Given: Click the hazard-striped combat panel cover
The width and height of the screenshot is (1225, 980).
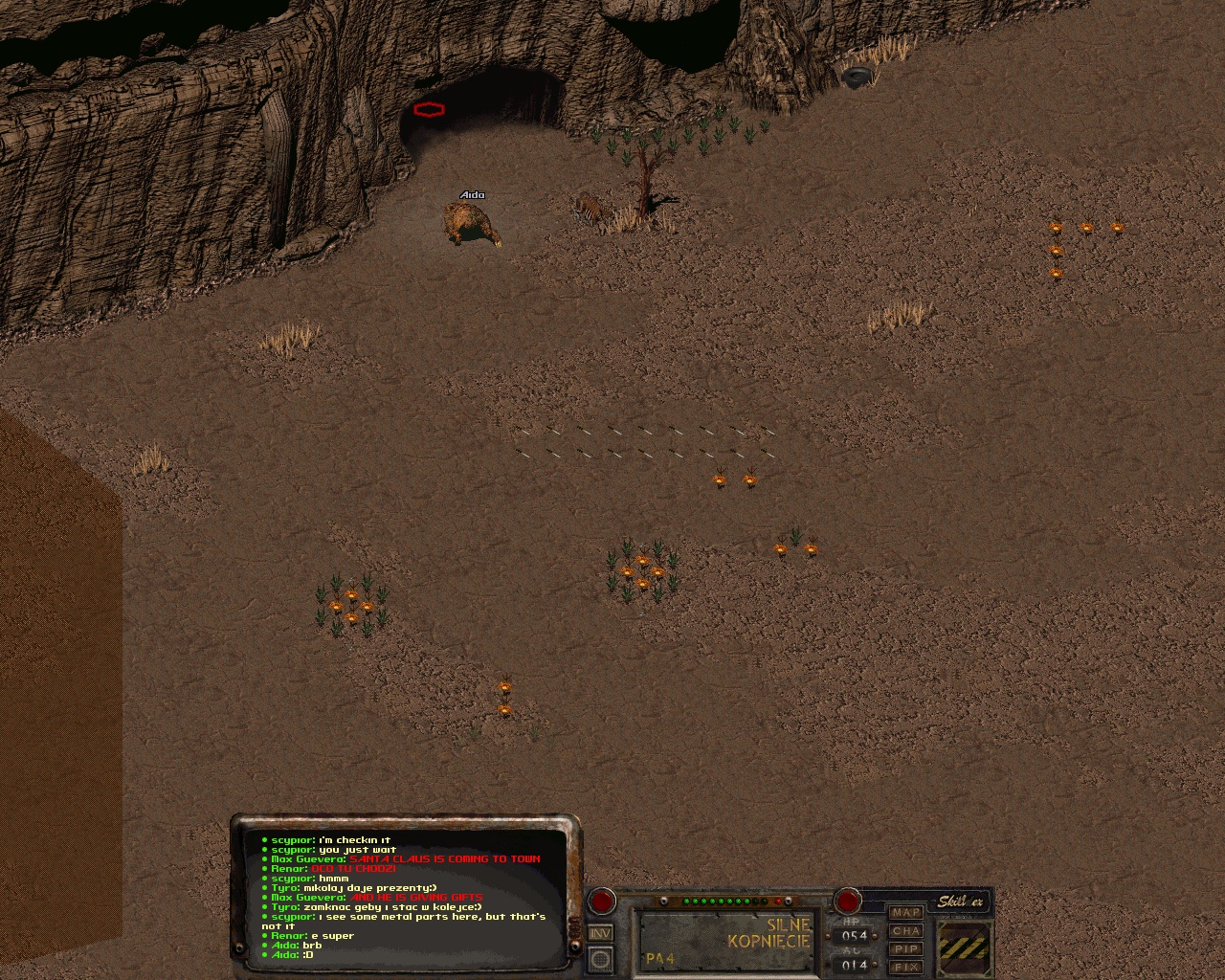Looking at the screenshot, I should pyautogui.click(x=964, y=947).
